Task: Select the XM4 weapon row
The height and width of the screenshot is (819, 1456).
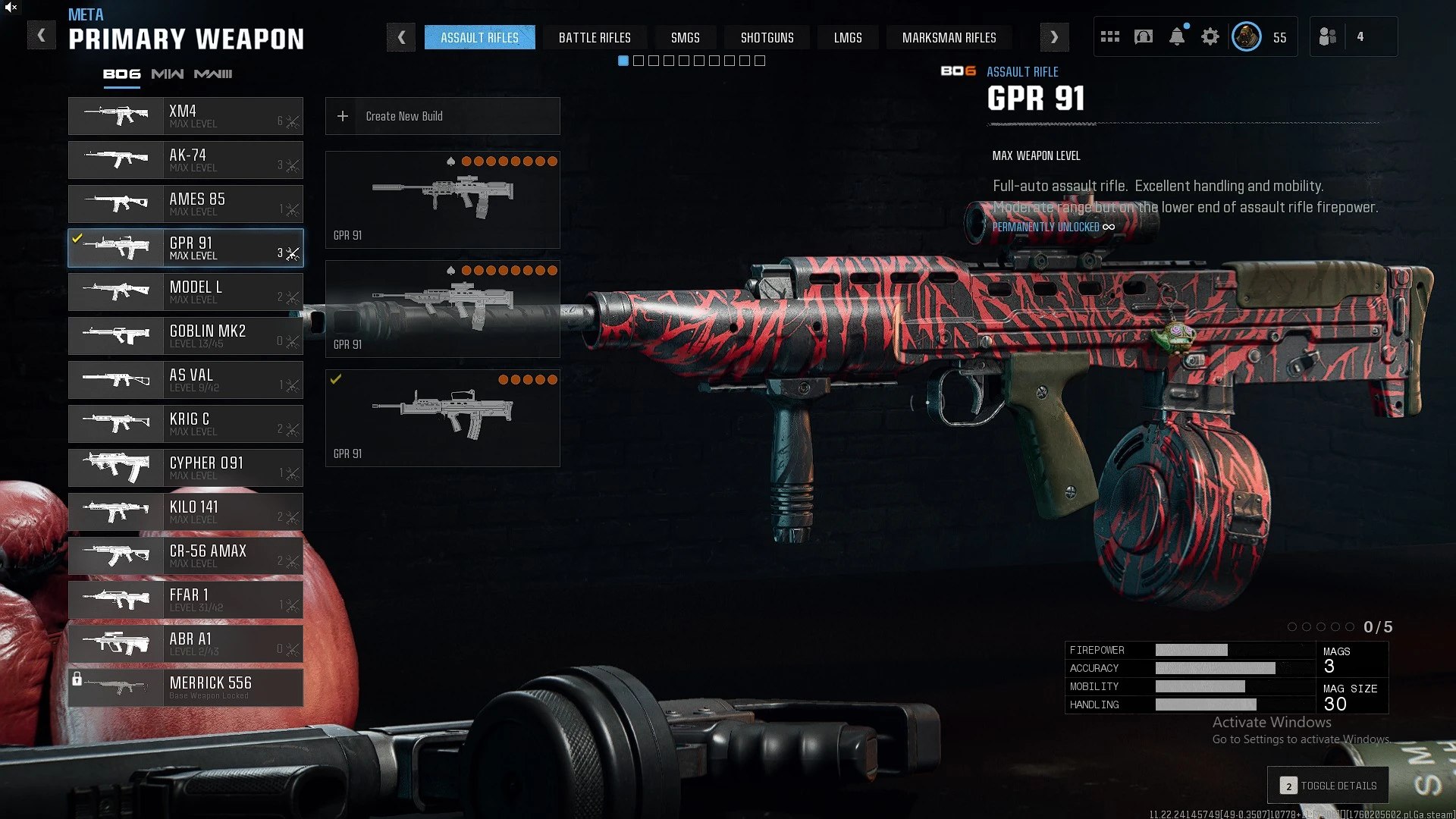Action: pyautogui.click(x=186, y=116)
